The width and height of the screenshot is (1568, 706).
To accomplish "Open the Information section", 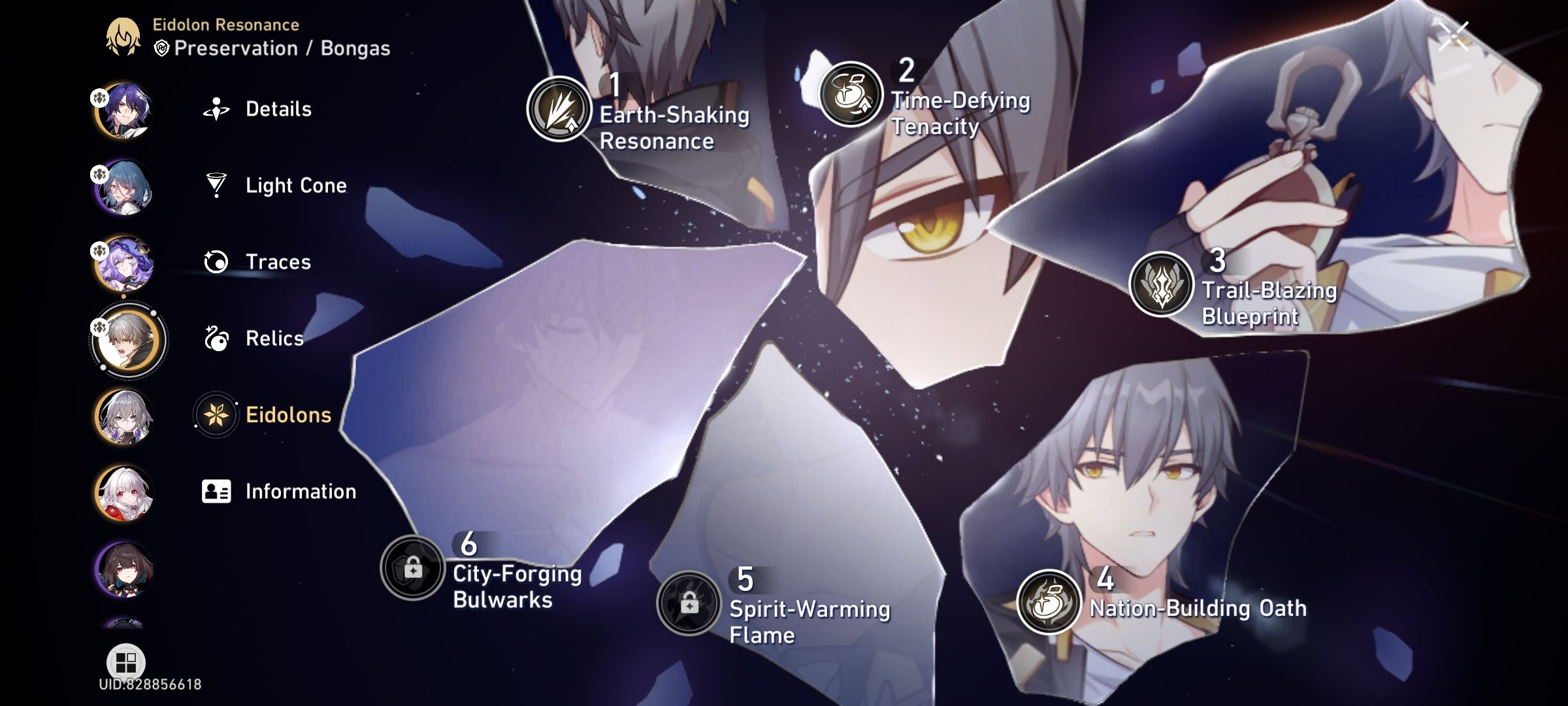I will (x=301, y=491).
